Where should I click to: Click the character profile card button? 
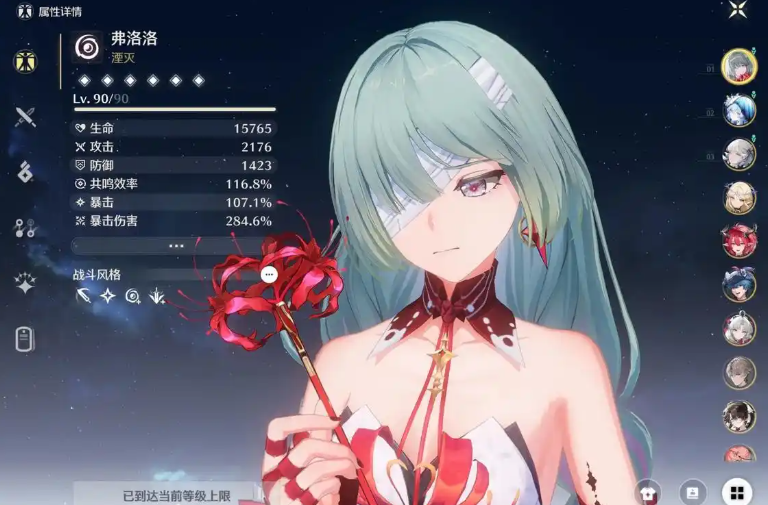coord(692,491)
